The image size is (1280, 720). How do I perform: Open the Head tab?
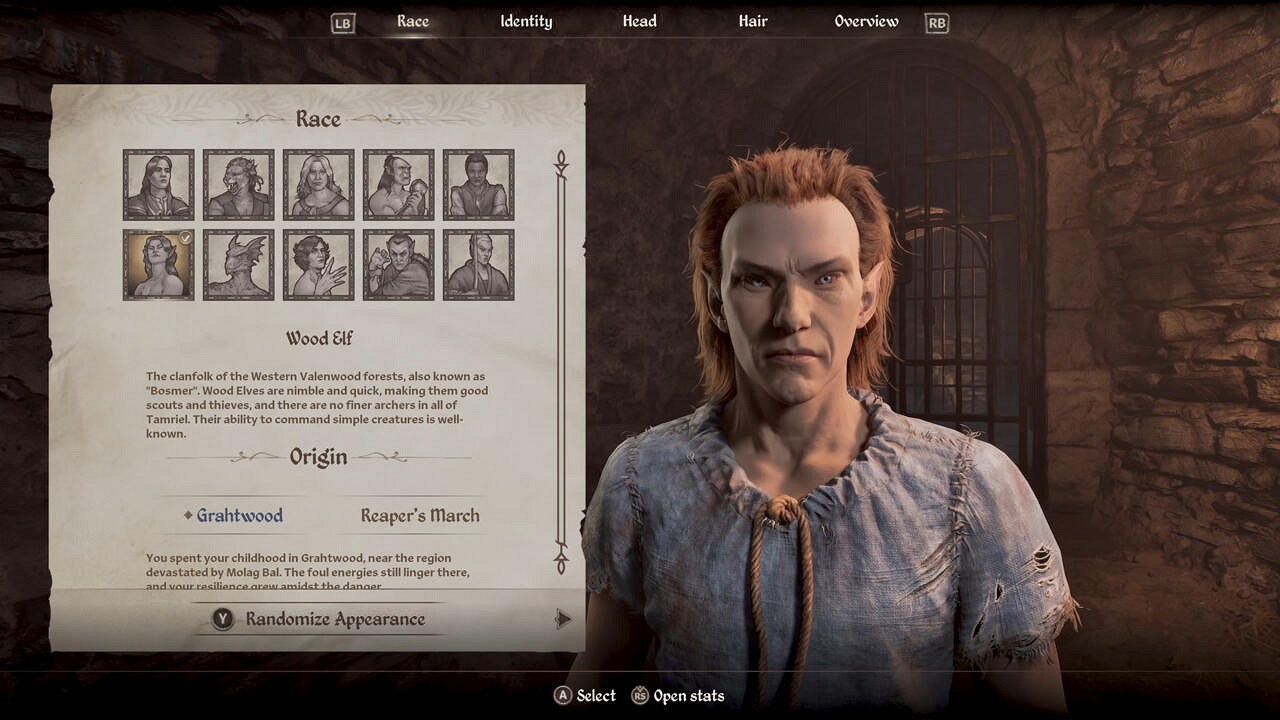click(x=640, y=22)
